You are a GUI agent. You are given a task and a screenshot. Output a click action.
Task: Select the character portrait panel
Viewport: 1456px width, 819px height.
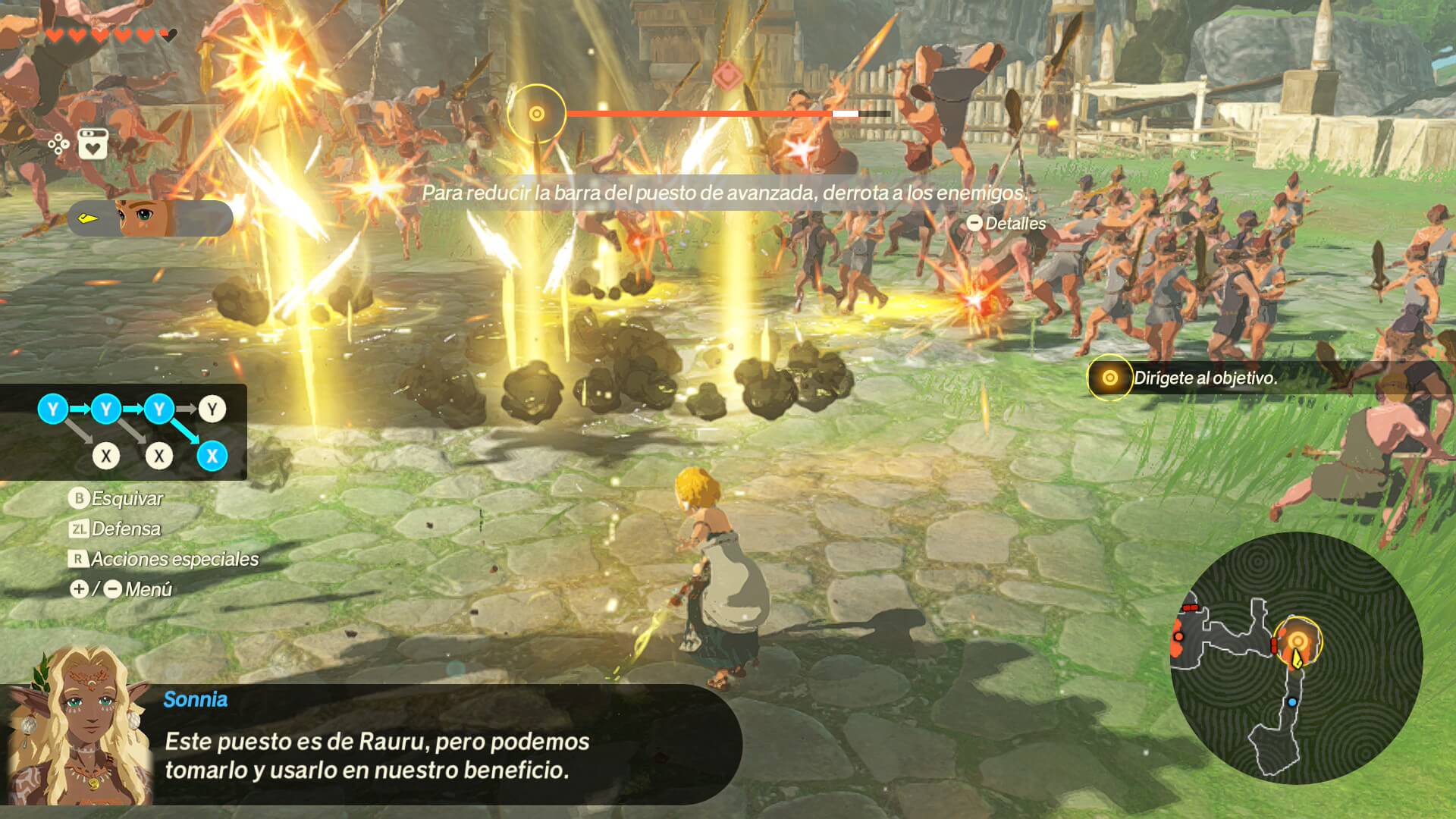coord(150,218)
